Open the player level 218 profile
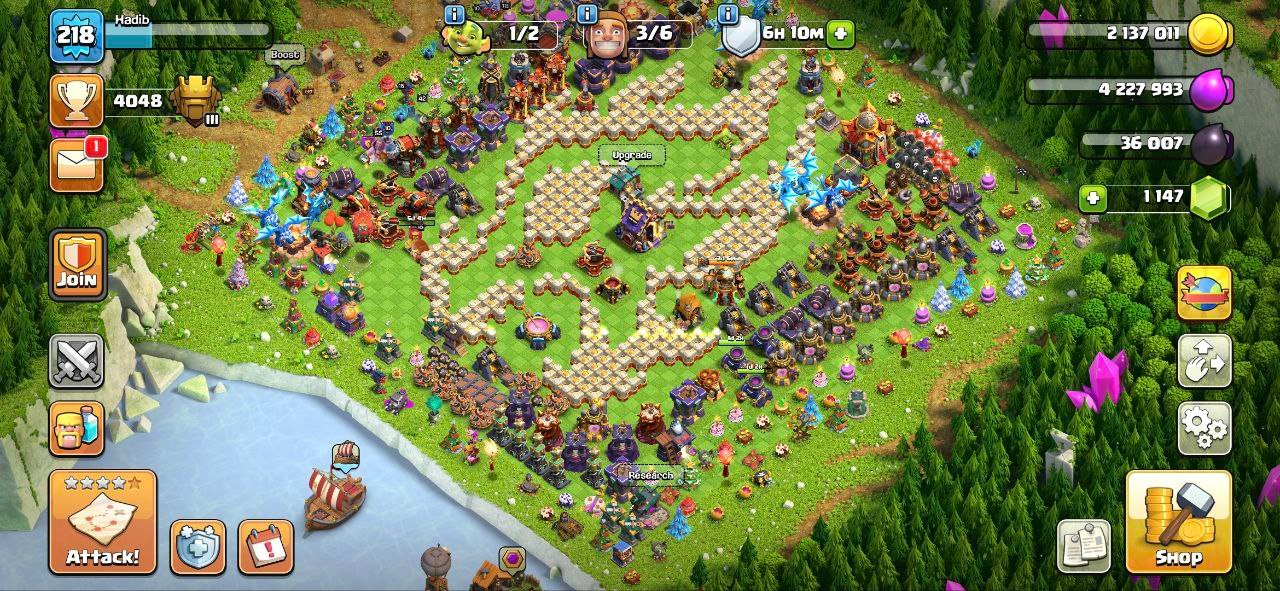Screen dimensions: 1280x591 coord(76,36)
